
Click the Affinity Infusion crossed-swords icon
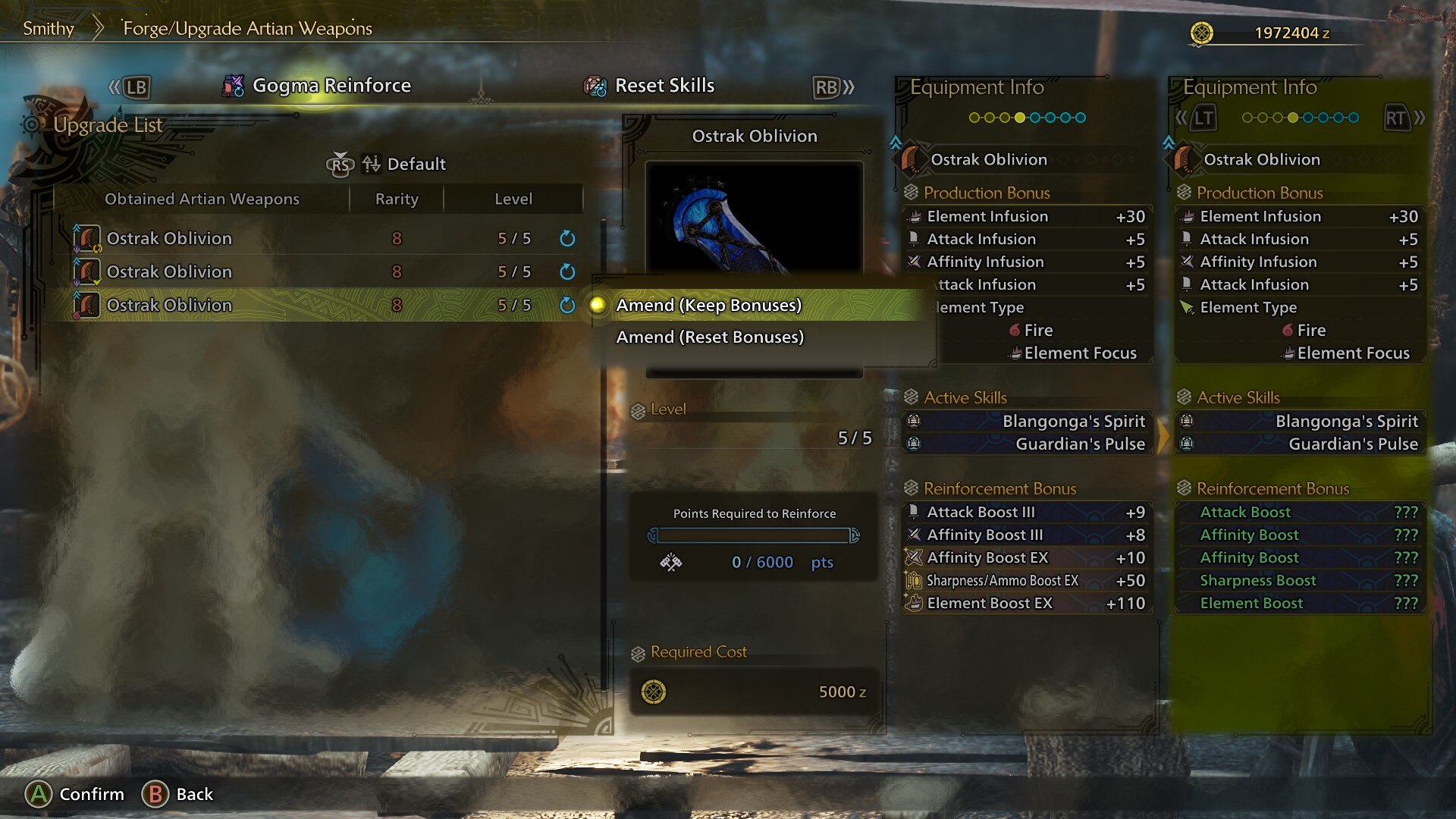tap(912, 262)
